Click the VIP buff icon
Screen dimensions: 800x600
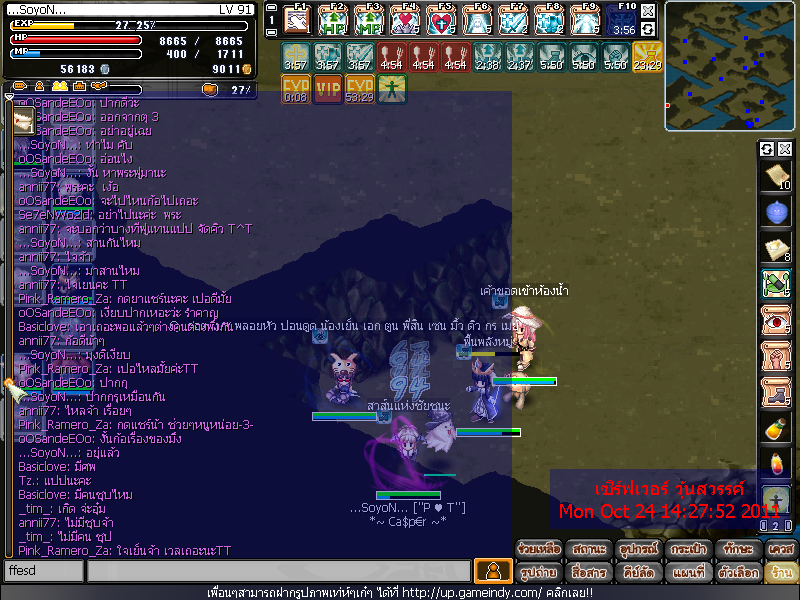click(x=327, y=88)
